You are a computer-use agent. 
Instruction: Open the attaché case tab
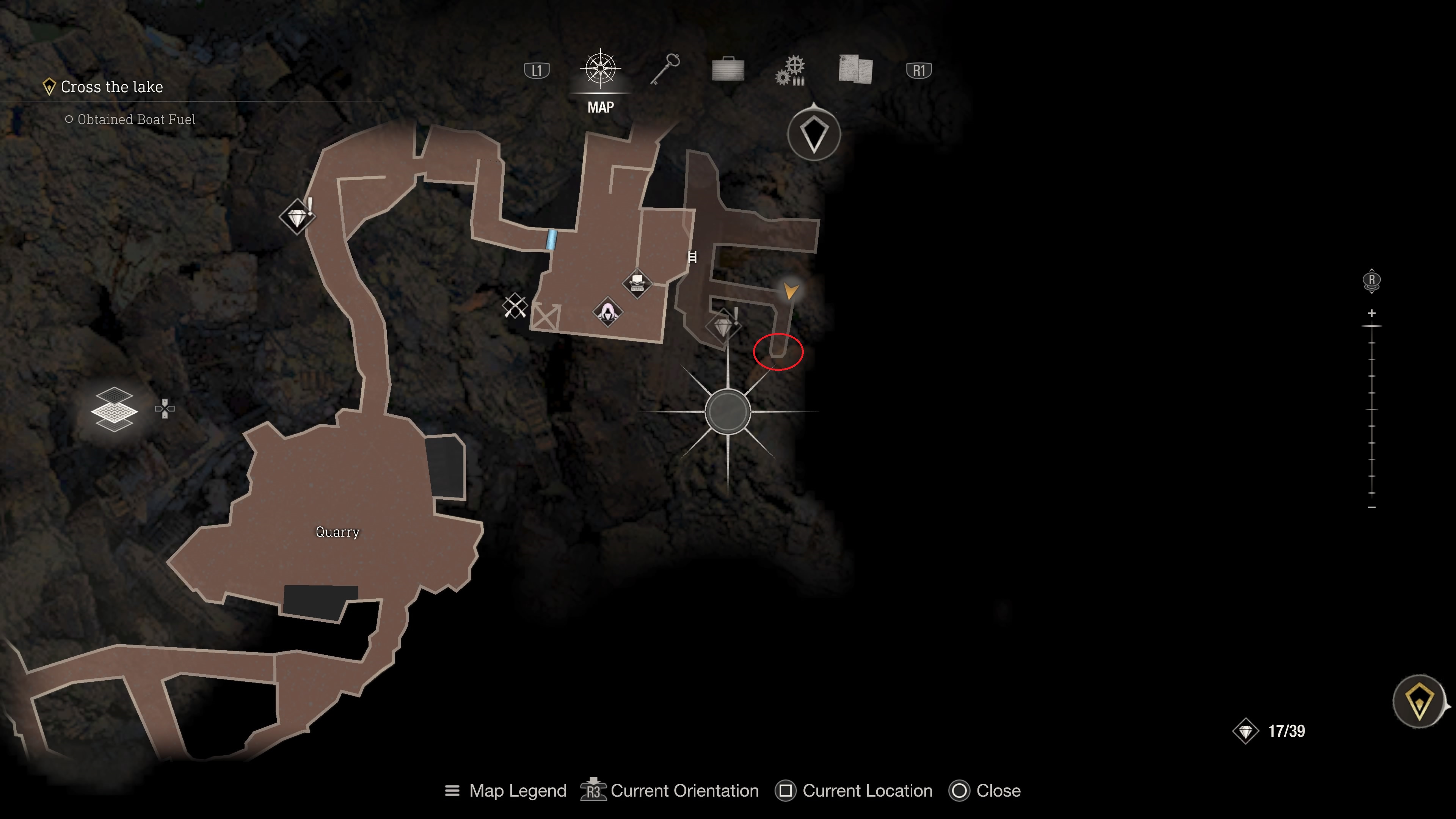point(728,70)
